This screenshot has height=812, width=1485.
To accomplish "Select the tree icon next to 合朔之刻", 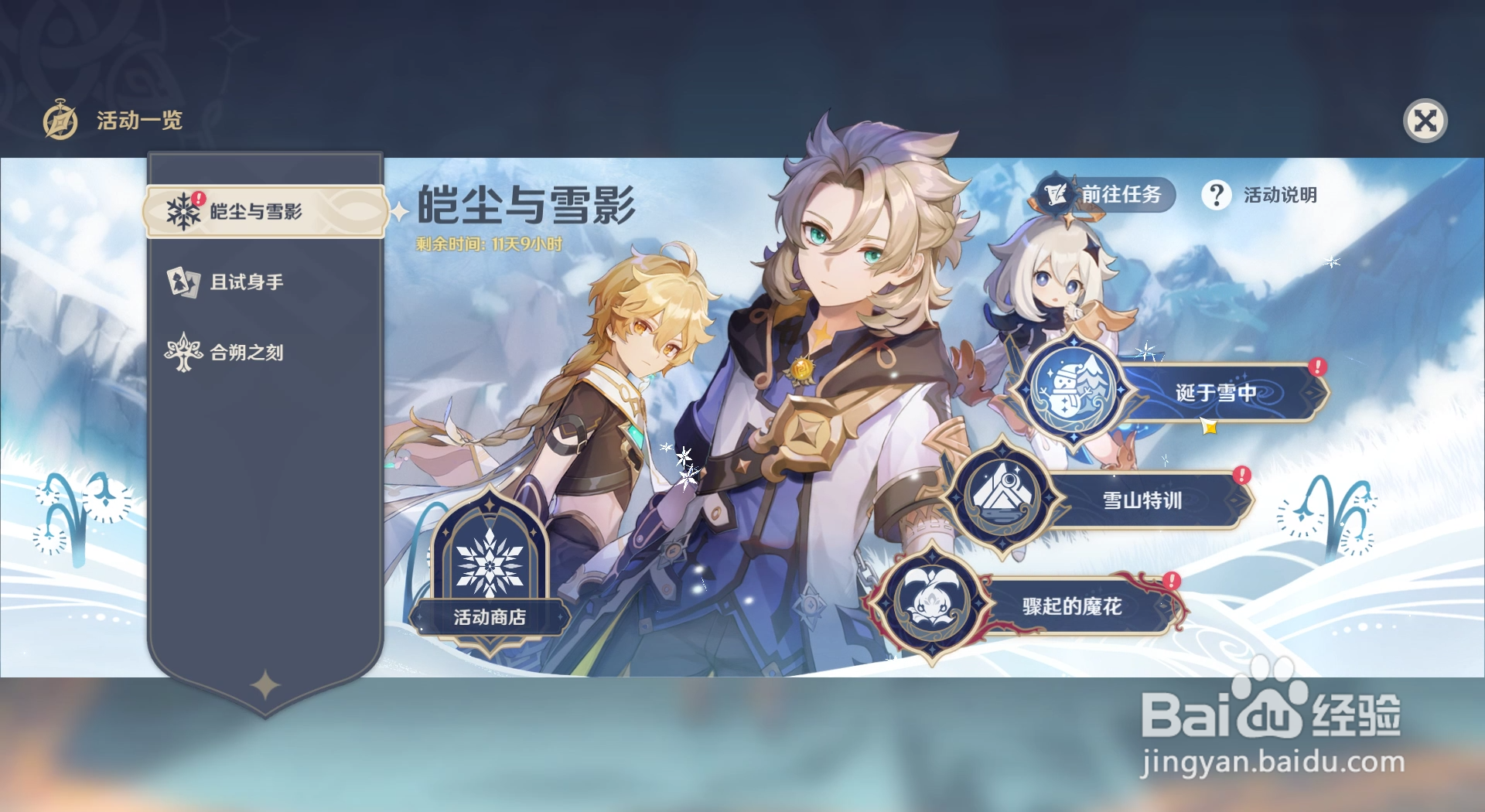I will pos(183,352).
